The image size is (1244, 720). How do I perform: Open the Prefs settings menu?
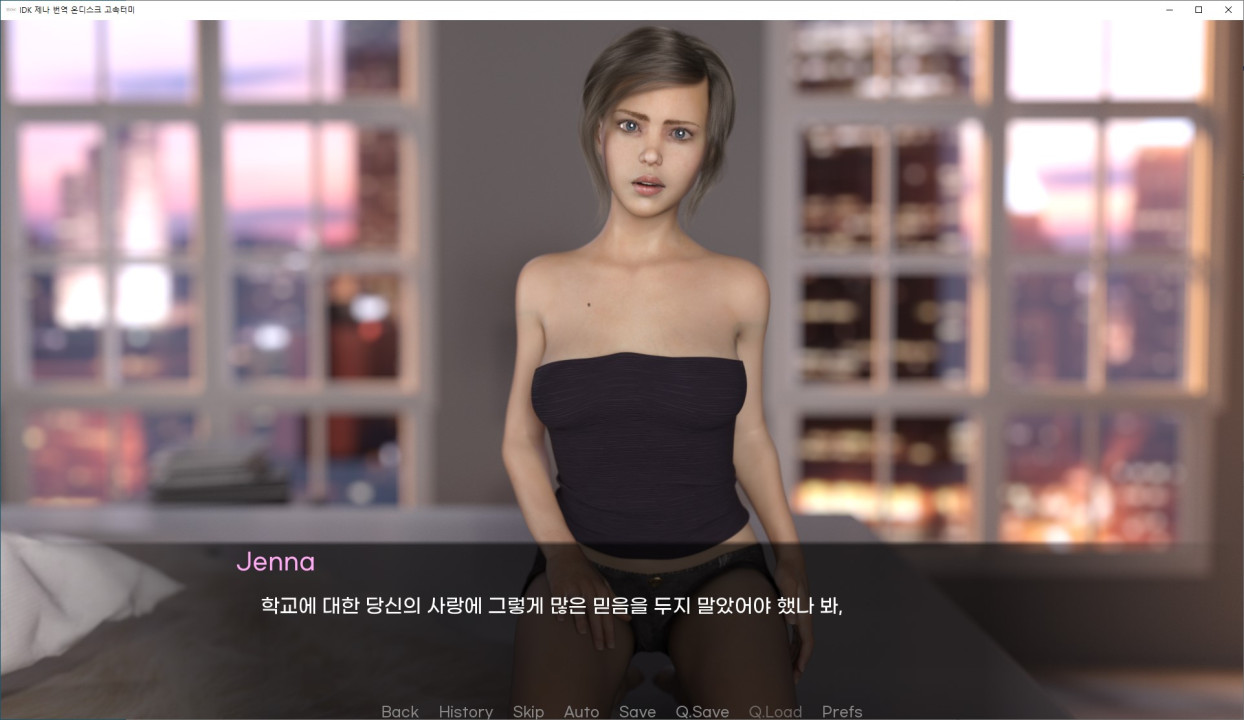pyautogui.click(x=842, y=711)
